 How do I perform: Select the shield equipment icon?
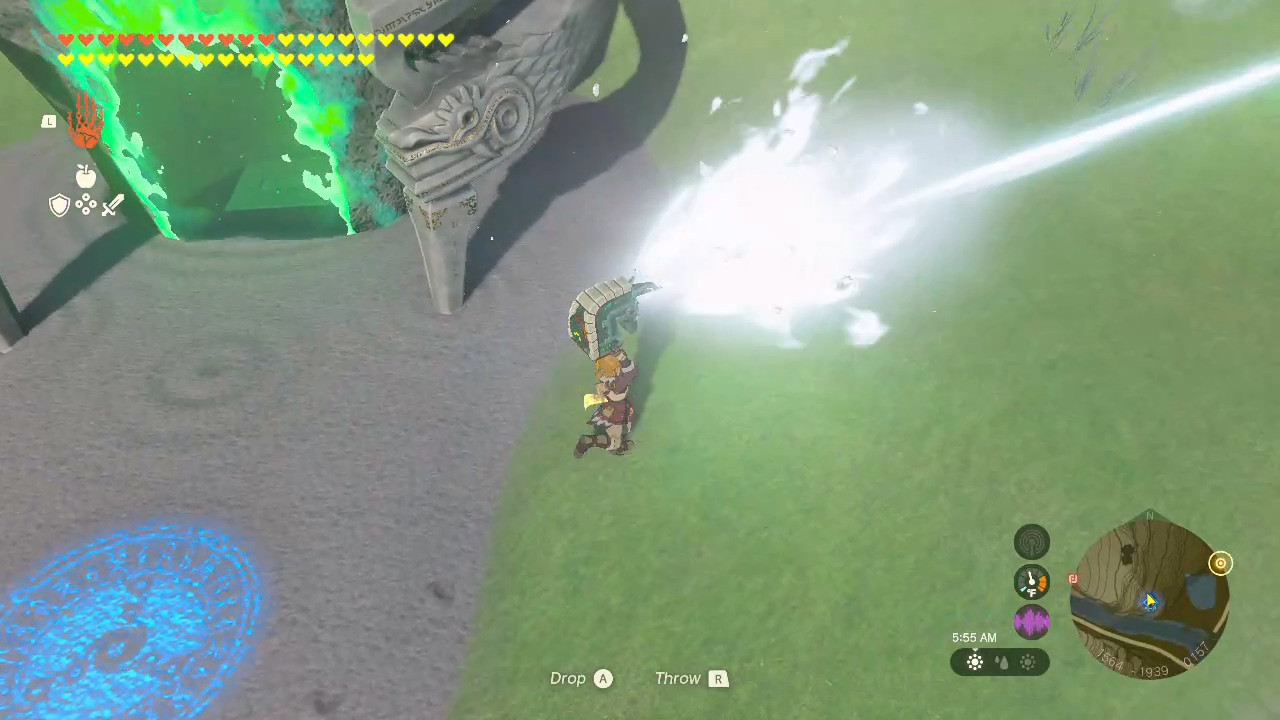(x=59, y=205)
